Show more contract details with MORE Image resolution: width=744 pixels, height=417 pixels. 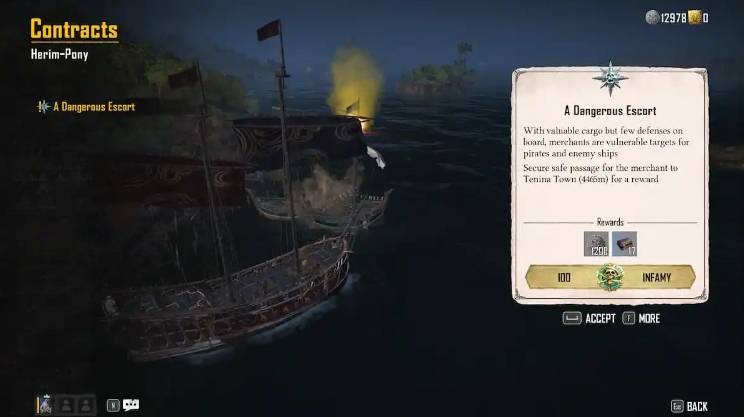click(641, 318)
